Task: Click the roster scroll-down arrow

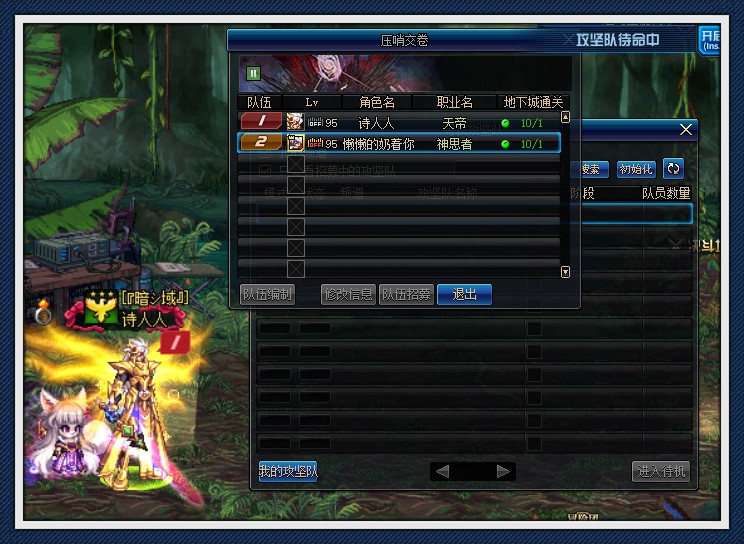Action: pos(565,271)
